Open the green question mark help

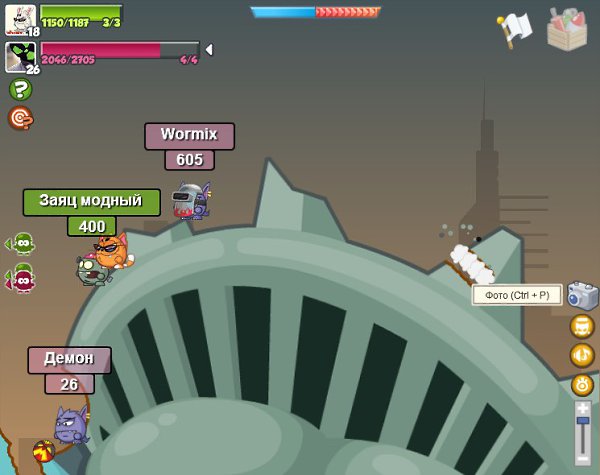(x=20, y=89)
